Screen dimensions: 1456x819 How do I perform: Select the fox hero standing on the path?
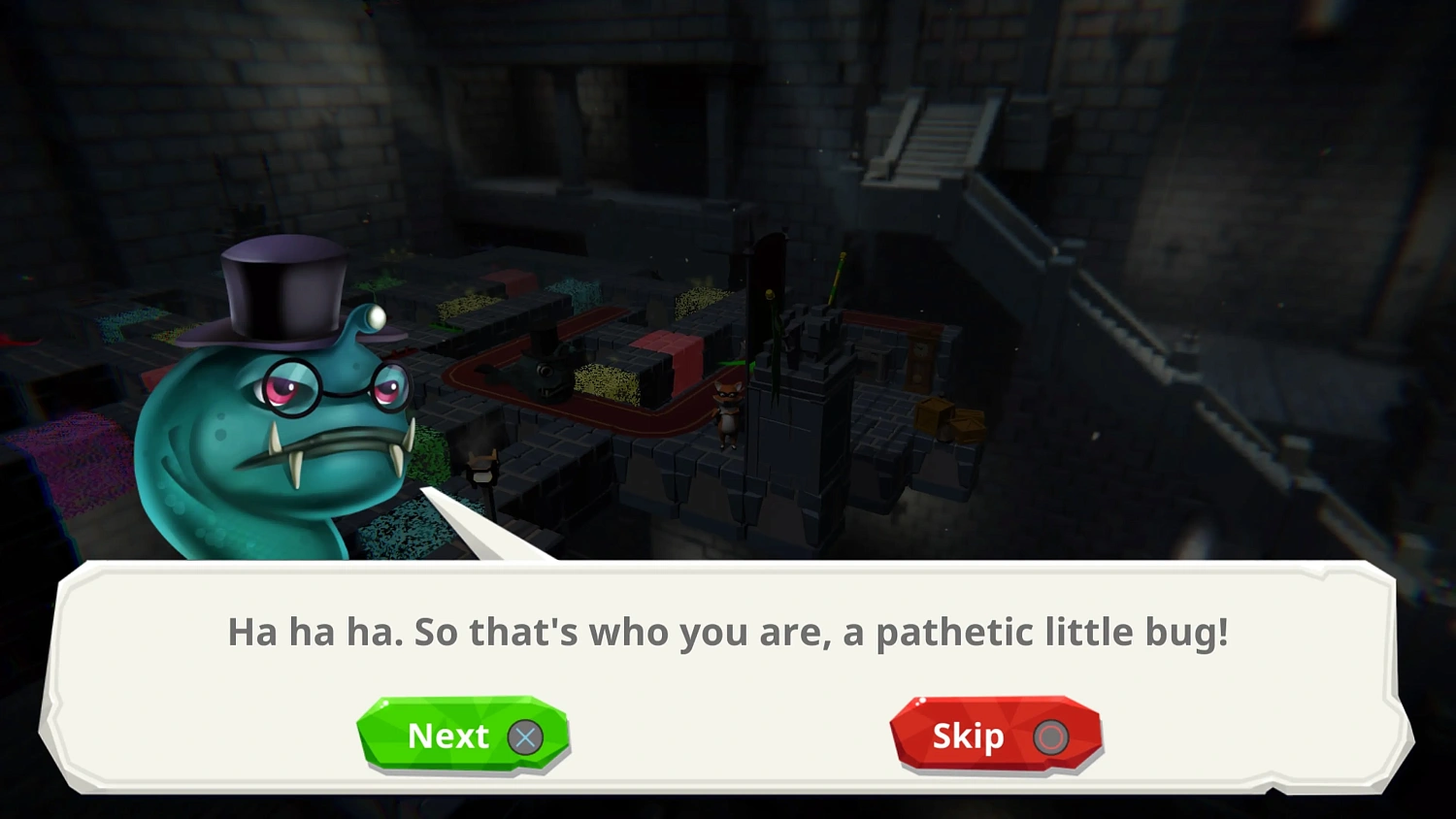[x=726, y=412]
